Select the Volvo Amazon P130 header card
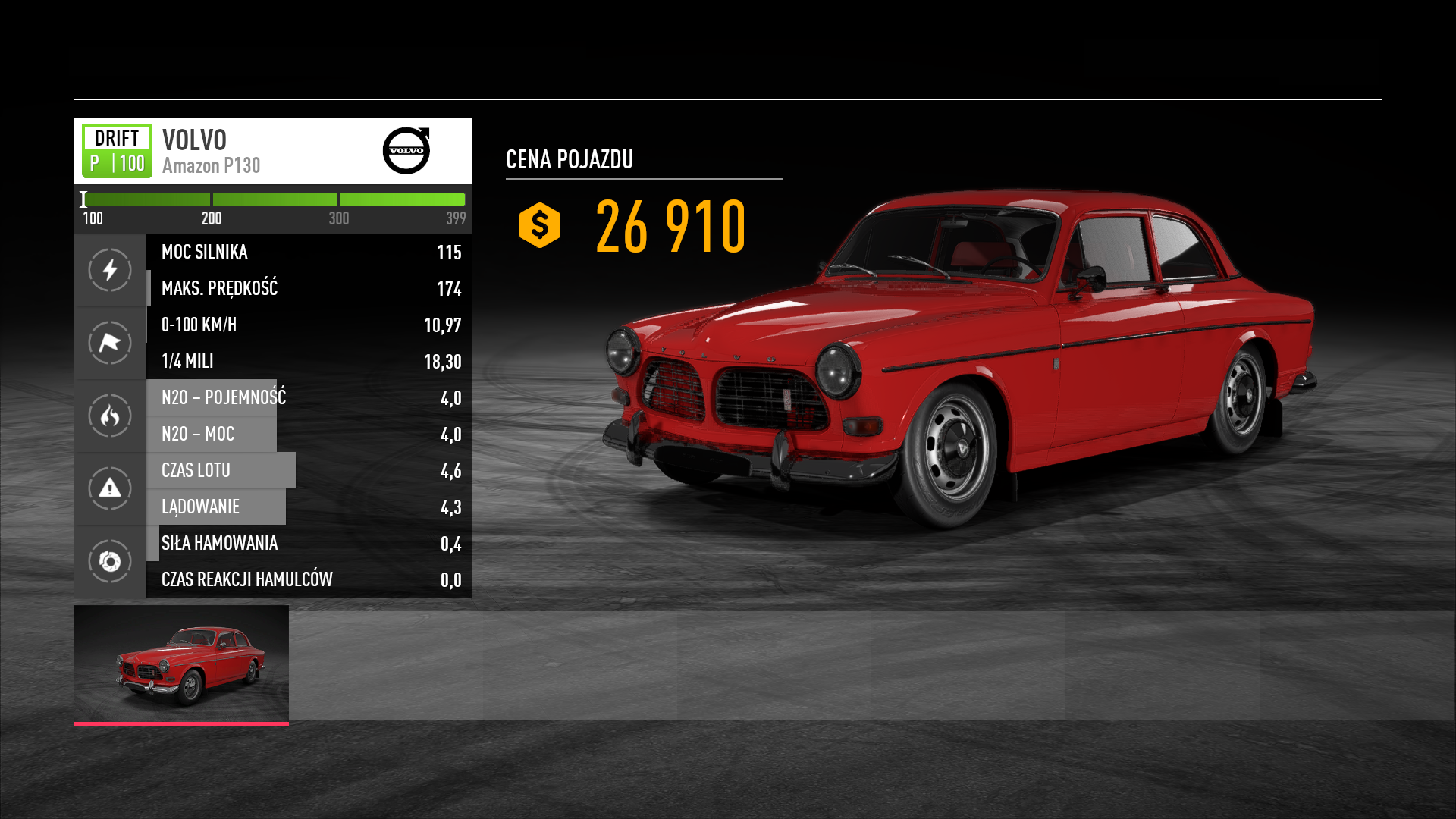 click(272, 151)
